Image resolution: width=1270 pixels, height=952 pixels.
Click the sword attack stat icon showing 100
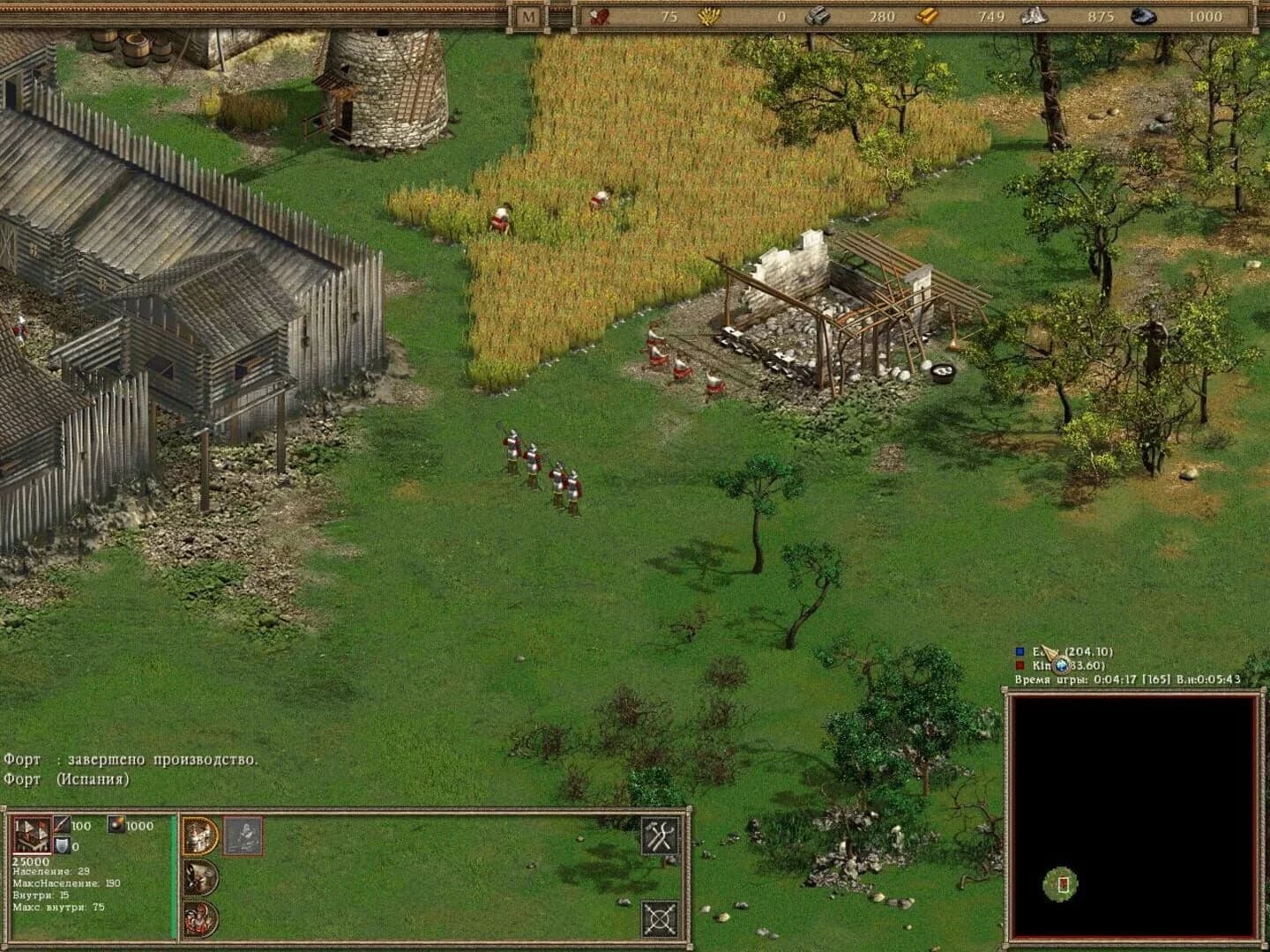coord(62,826)
